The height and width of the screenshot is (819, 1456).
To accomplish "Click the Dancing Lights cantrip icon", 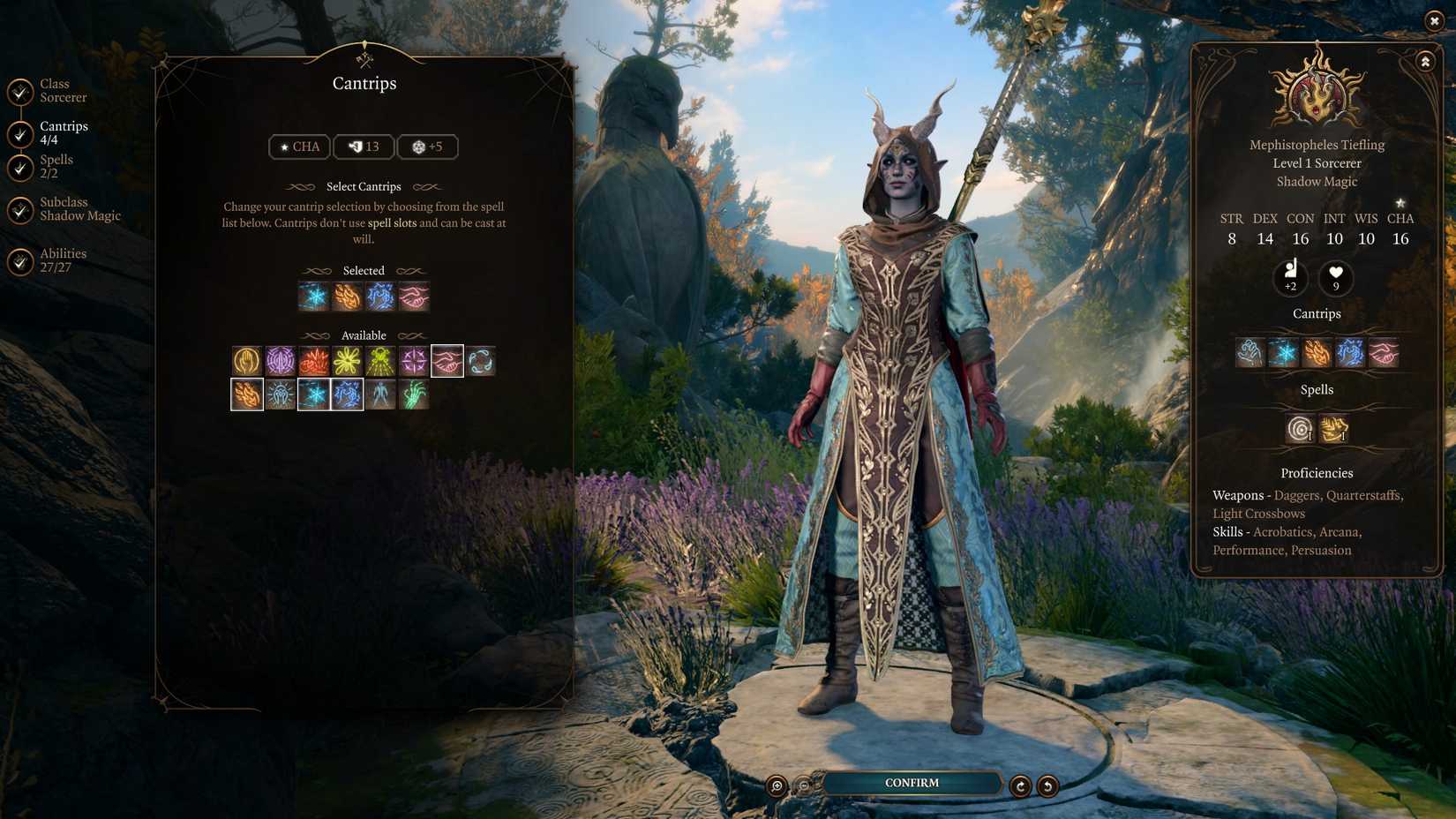I will click(348, 360).
